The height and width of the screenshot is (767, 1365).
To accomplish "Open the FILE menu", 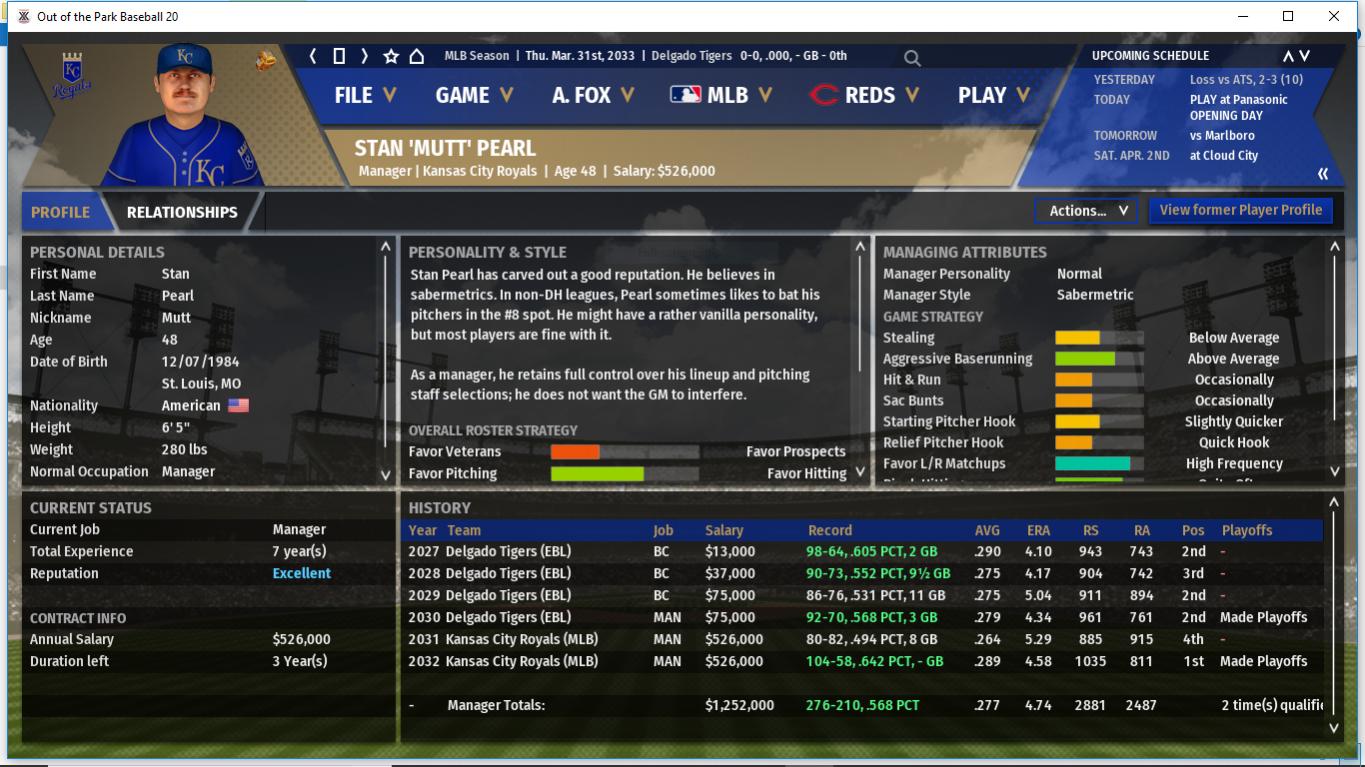I will pyautogui.click(x=365, y=95).
